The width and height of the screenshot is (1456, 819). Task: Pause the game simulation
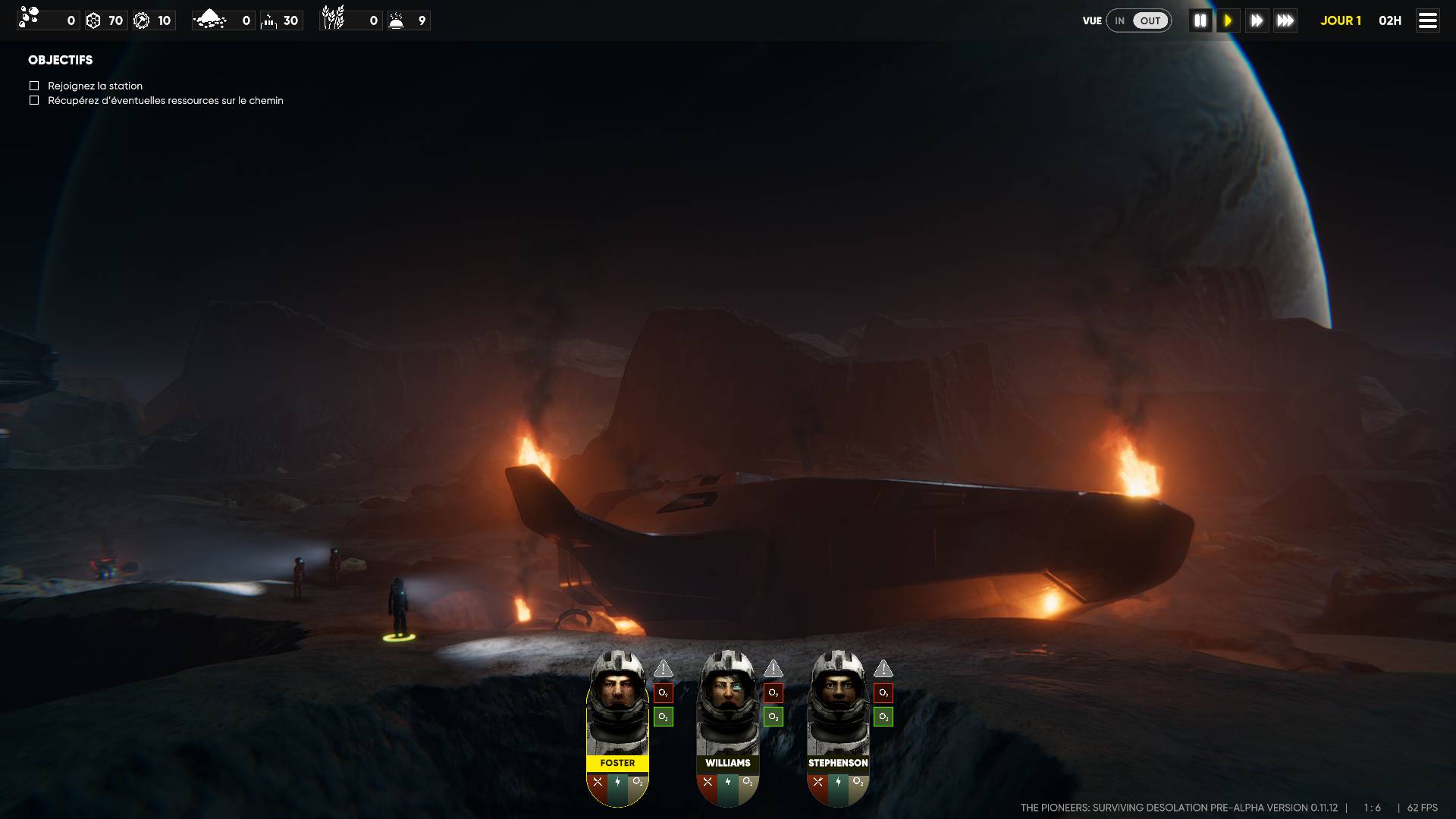point(1200,20)
